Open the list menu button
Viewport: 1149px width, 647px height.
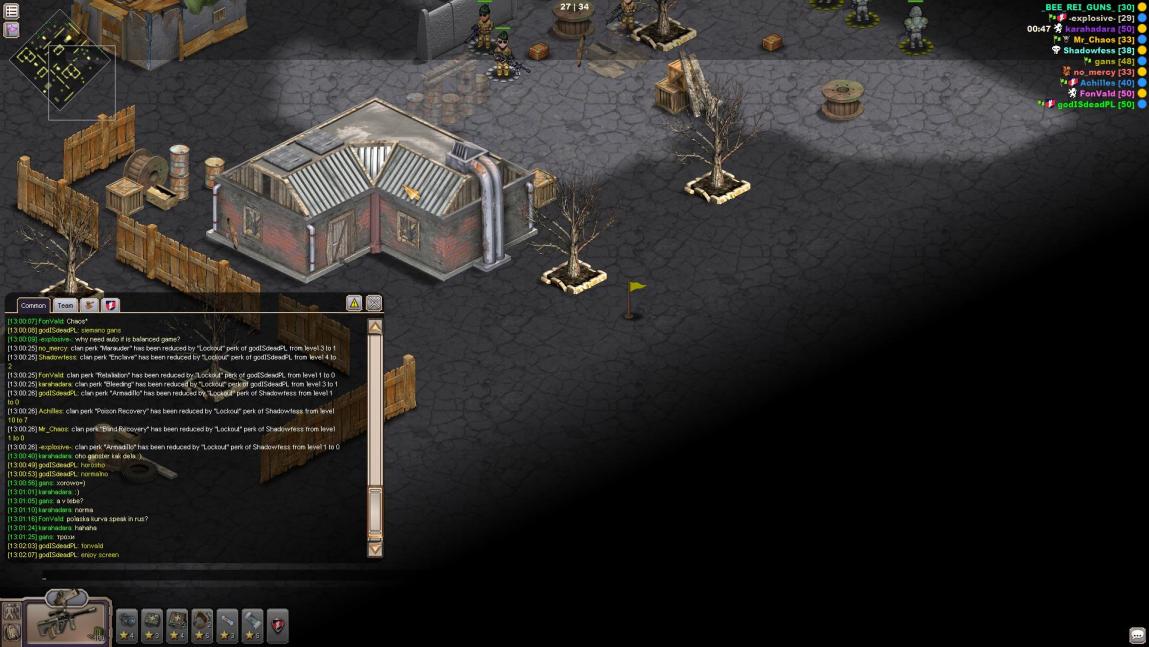(12, 11)
